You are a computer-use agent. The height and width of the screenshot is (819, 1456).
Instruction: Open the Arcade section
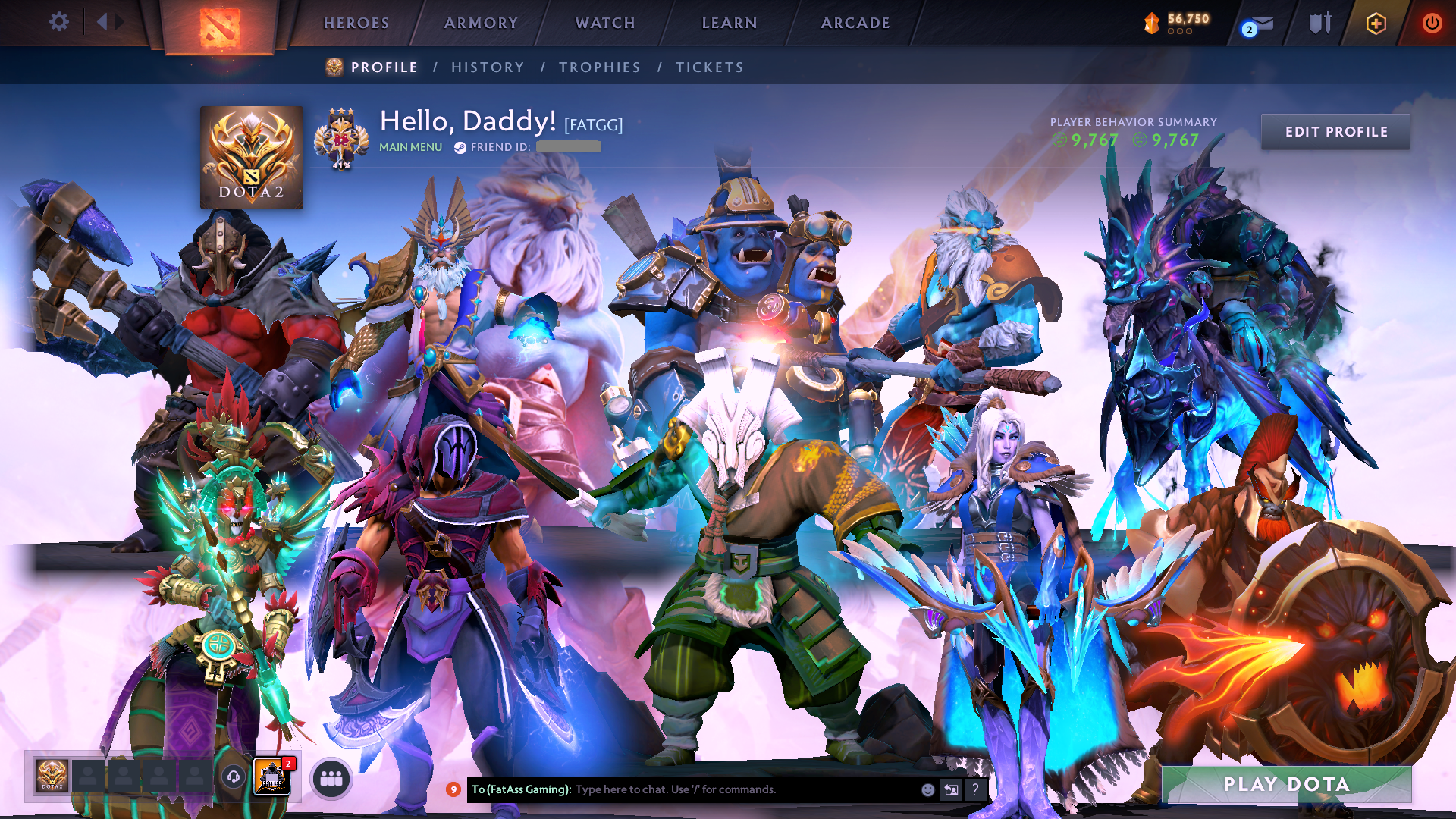pos(855,23)
